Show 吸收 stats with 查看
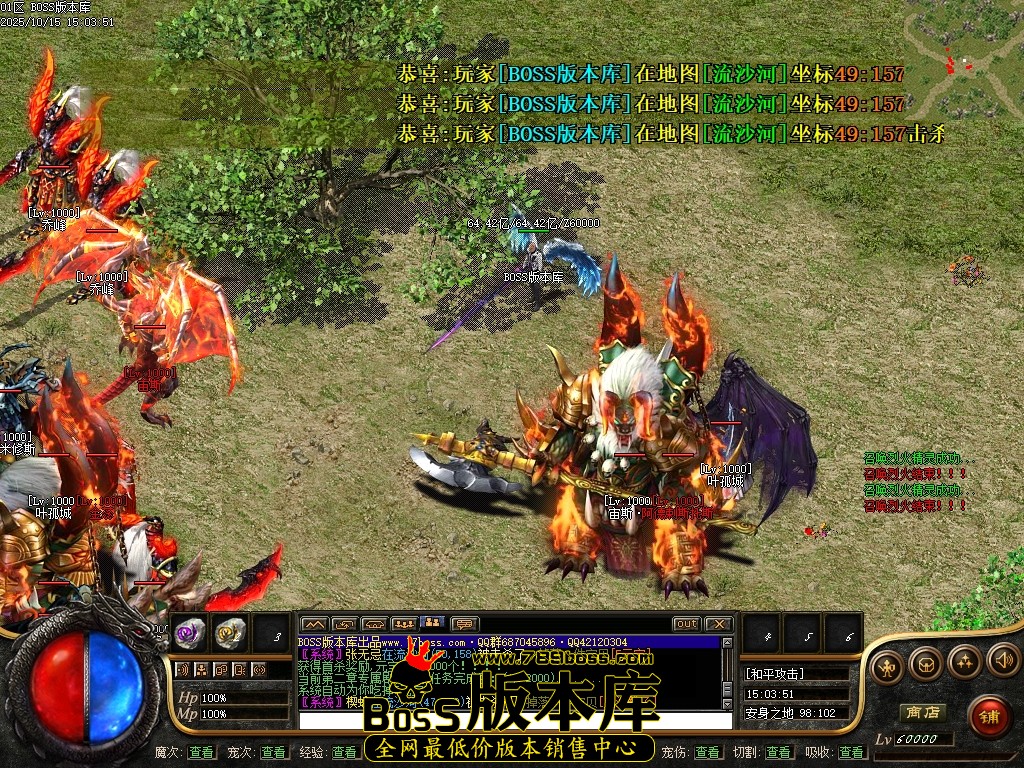1024x768 pixels. pos(851,752)
